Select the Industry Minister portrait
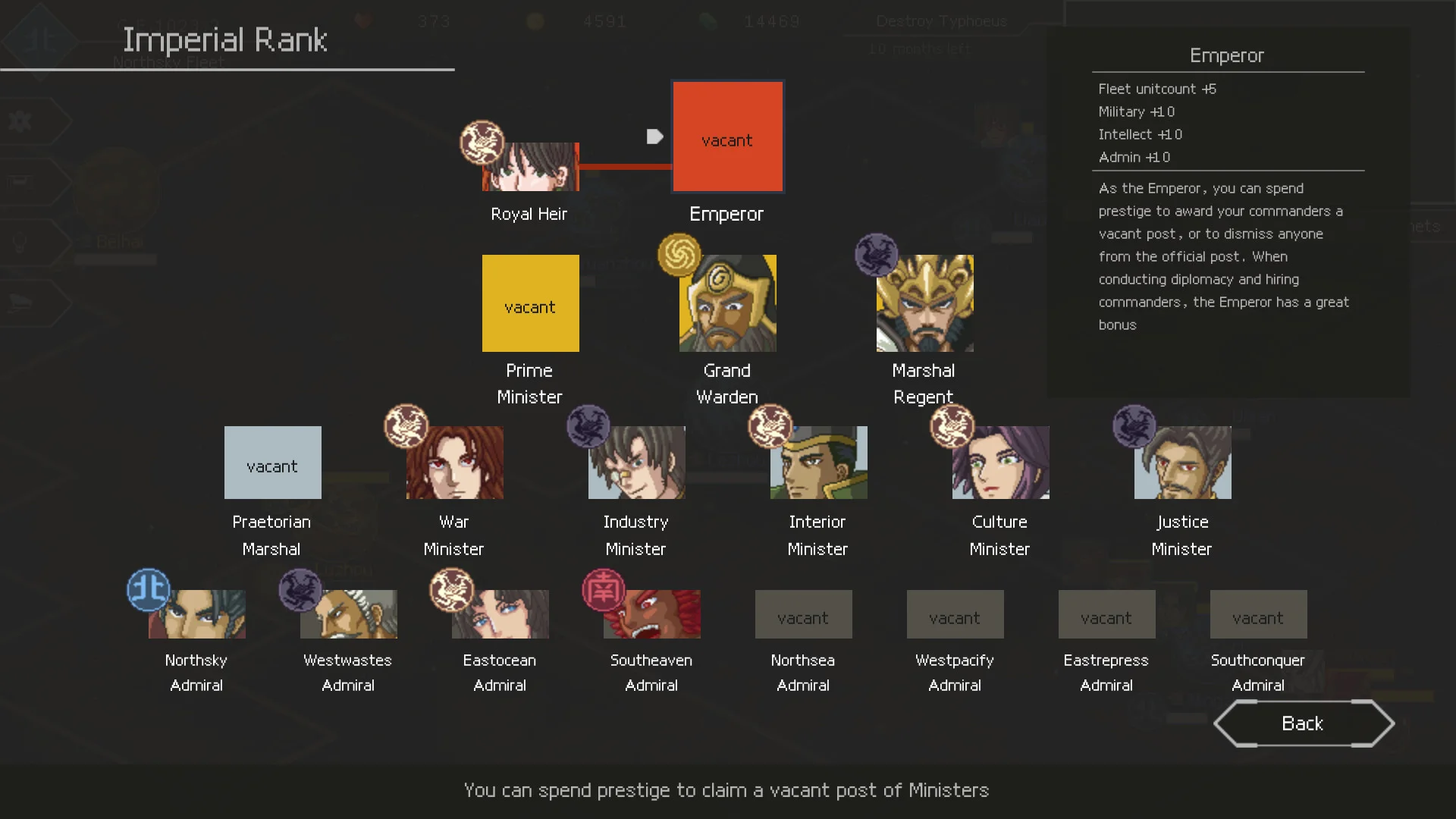The height and width of the screenshot is (819, 1456). 636,463
